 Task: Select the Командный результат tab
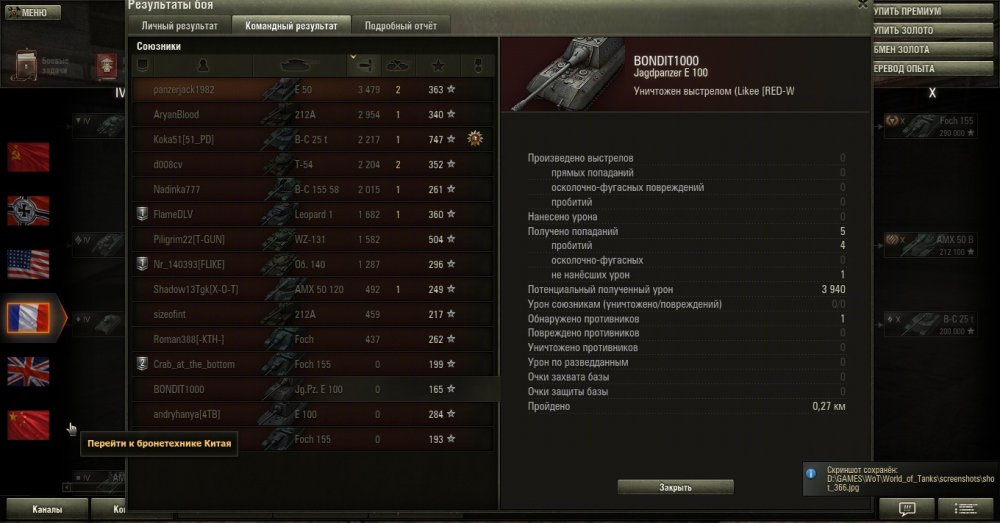pyautogui.click(x=290, y=26)
